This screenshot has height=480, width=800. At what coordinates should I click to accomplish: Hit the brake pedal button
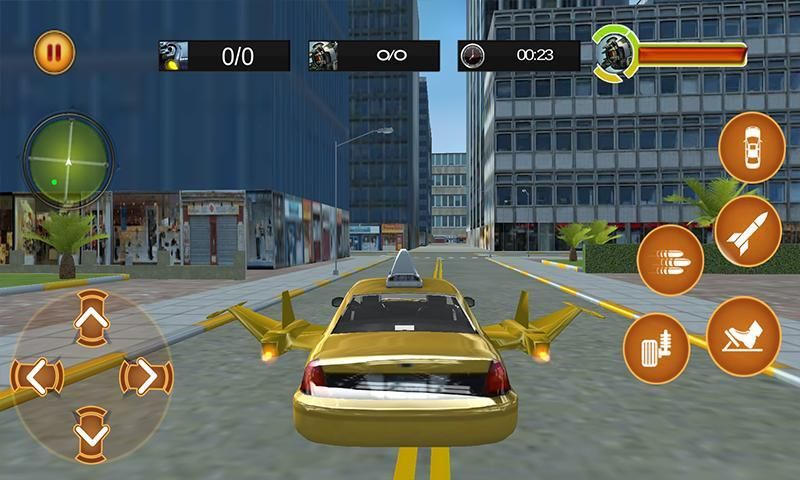pos(656,347)
